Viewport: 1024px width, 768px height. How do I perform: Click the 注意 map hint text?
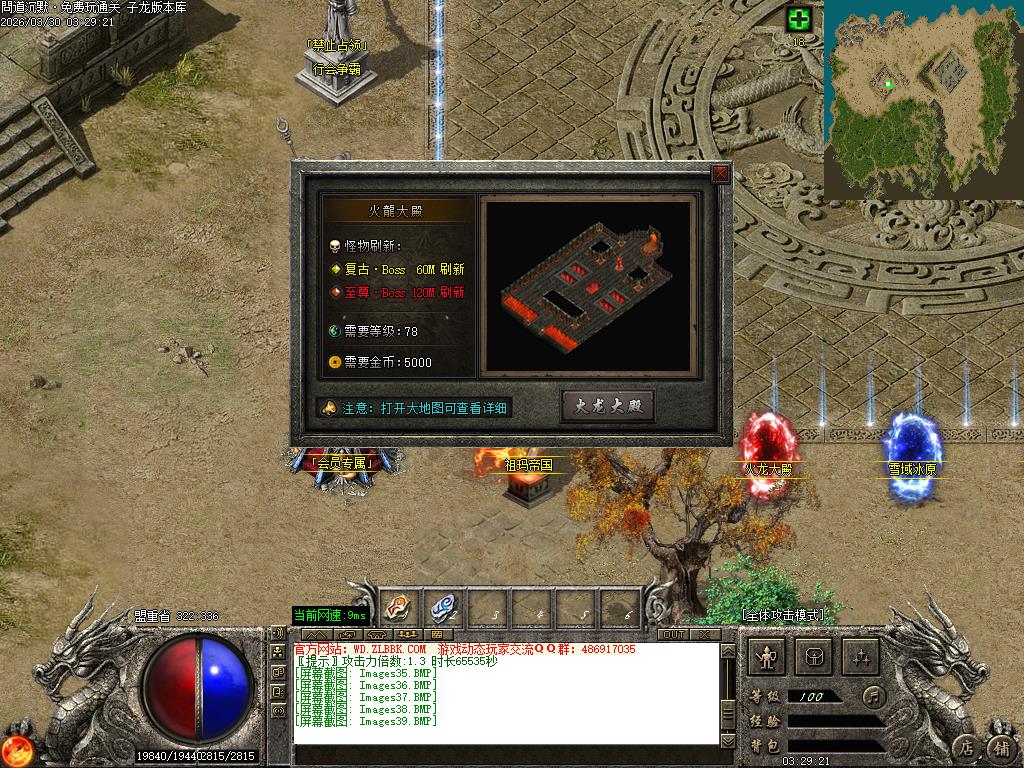tap(418, 408)
